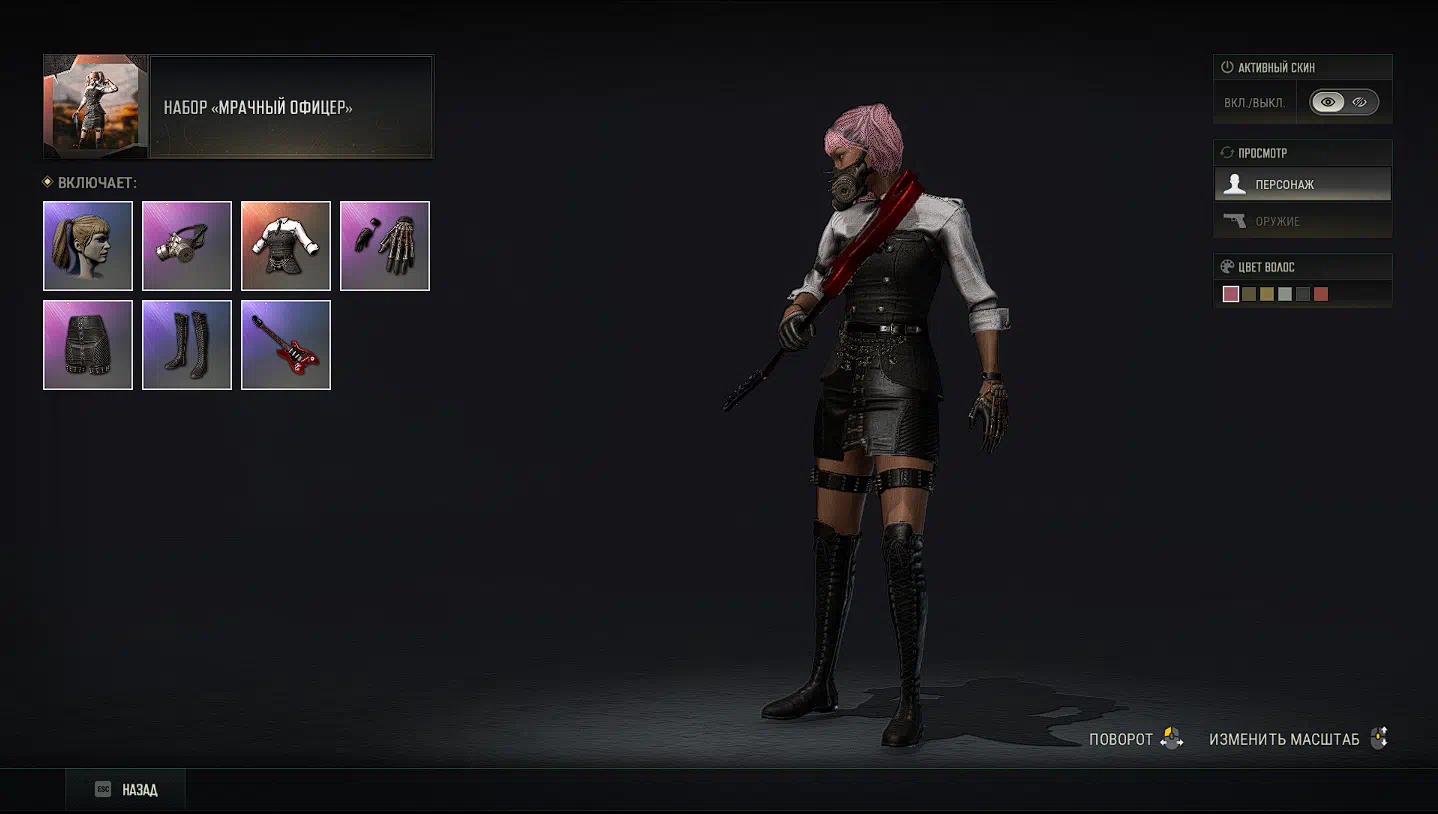Screen dimensions: 1438x814
Task: Select the tall black boots item
Action: [187, 345]
